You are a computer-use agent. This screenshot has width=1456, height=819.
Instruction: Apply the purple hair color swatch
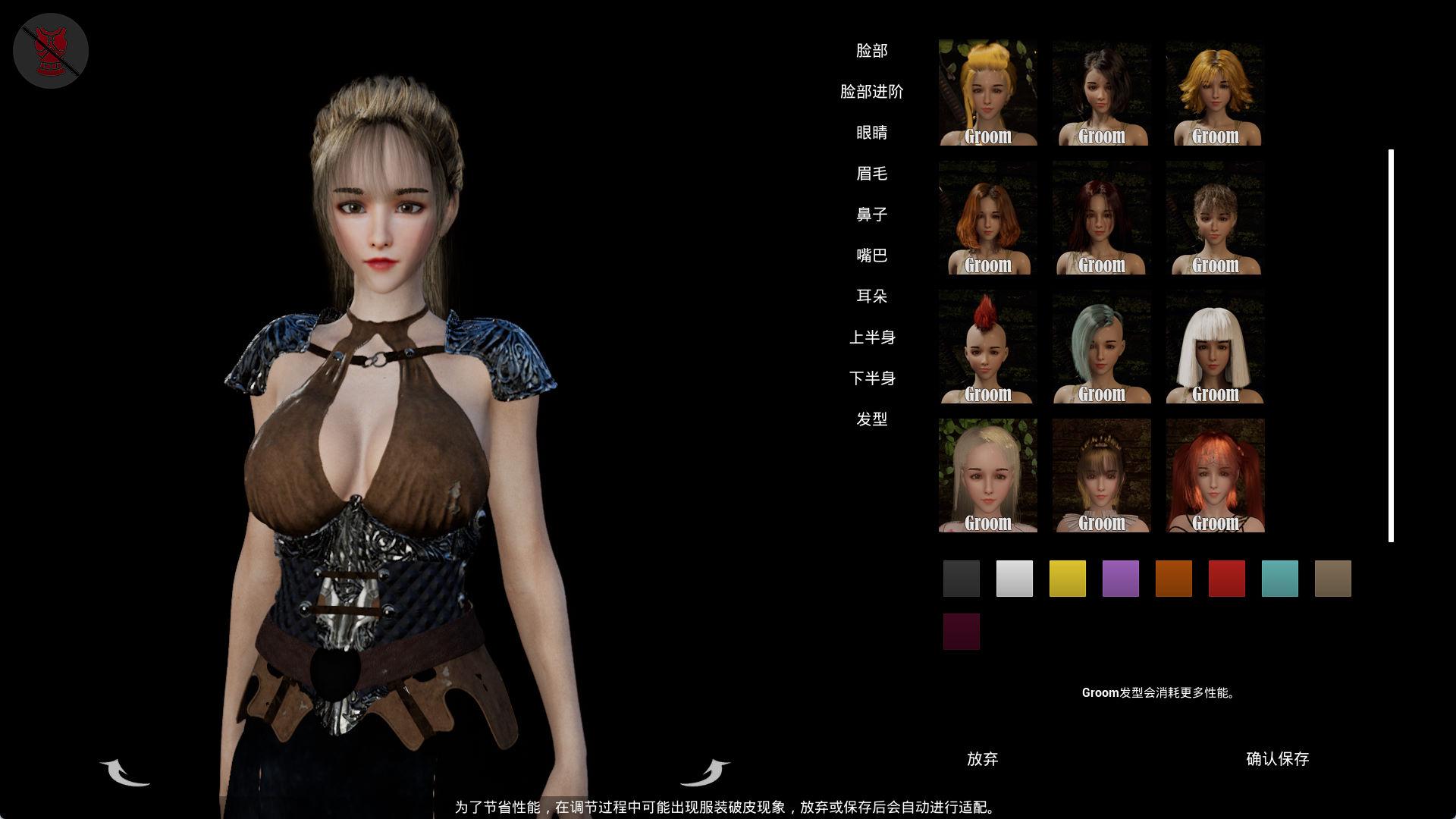pos(1120,579)
